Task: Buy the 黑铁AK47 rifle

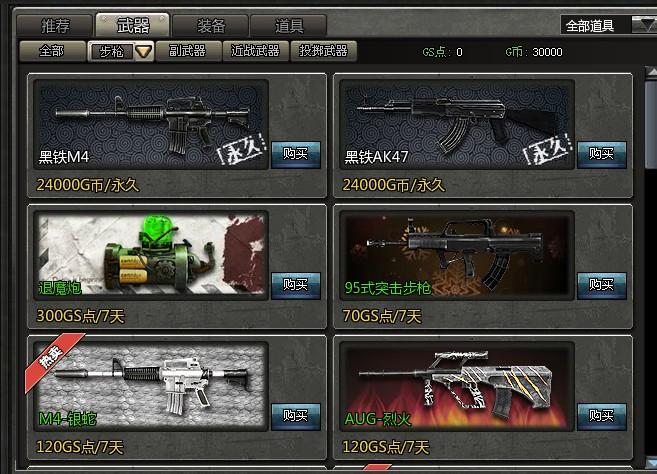Action: pyautogui.click(x=601, y=154)
